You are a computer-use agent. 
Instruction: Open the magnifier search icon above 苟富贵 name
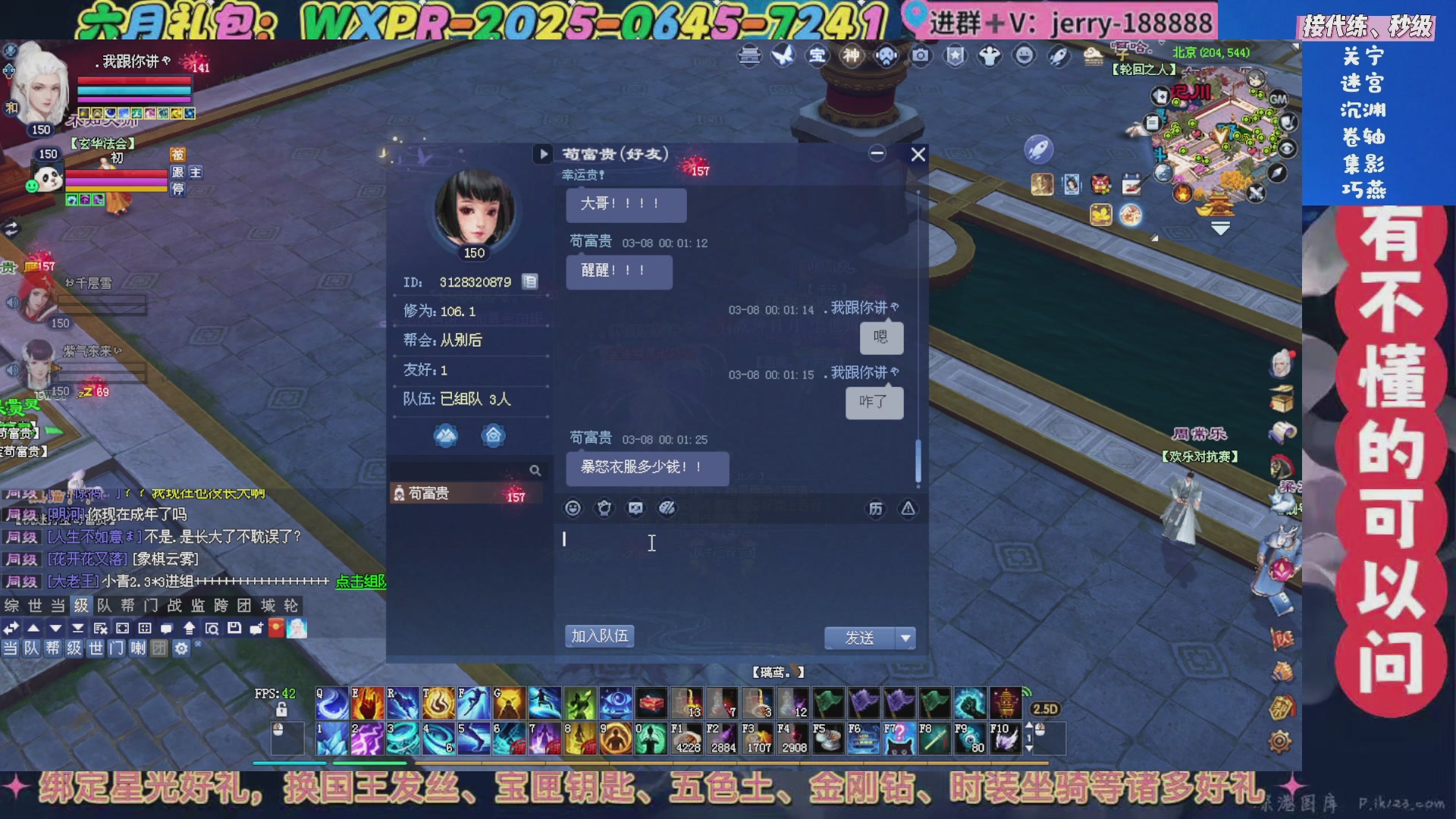[536, 470]
